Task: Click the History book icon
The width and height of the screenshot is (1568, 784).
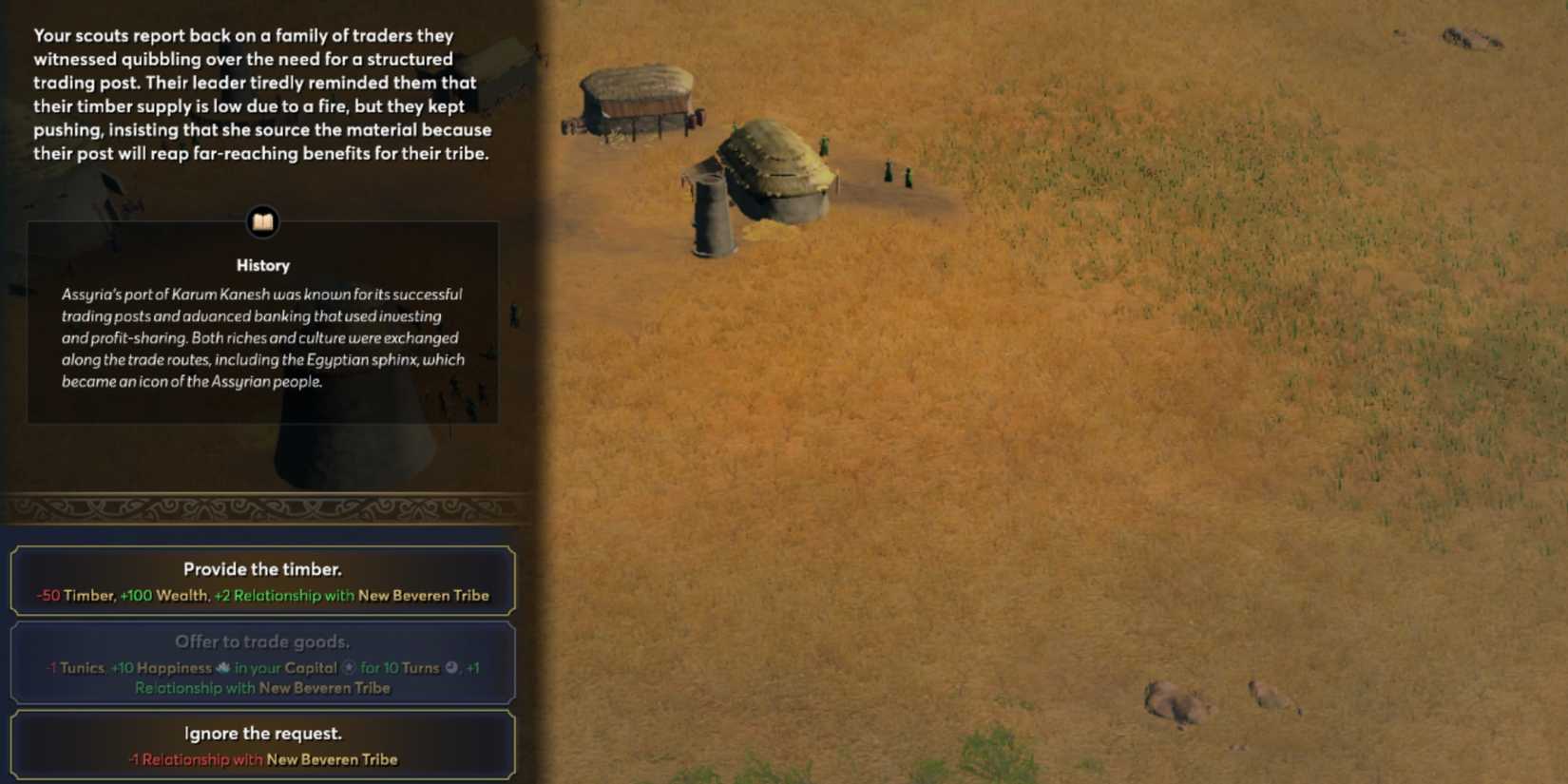Action: click(262, 223)
